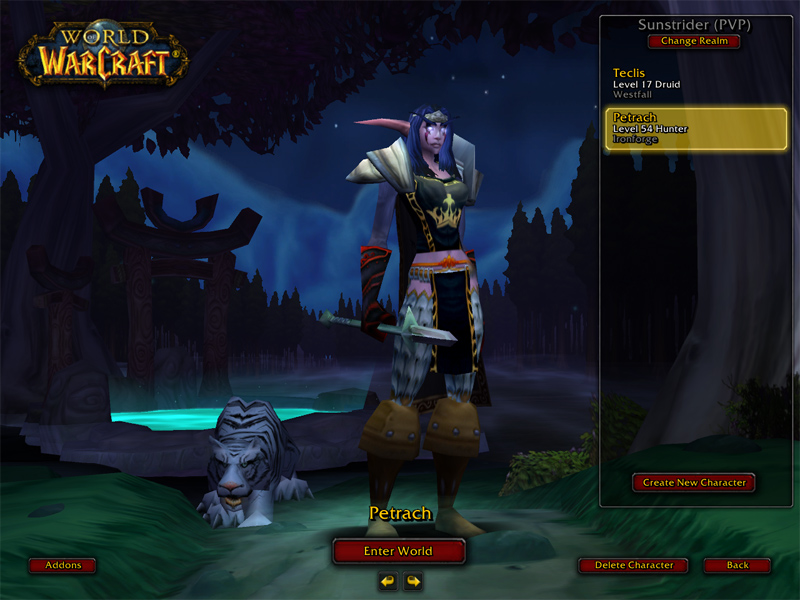Go back to the login screen
The image size is (800, 600).
coord(737,565)
